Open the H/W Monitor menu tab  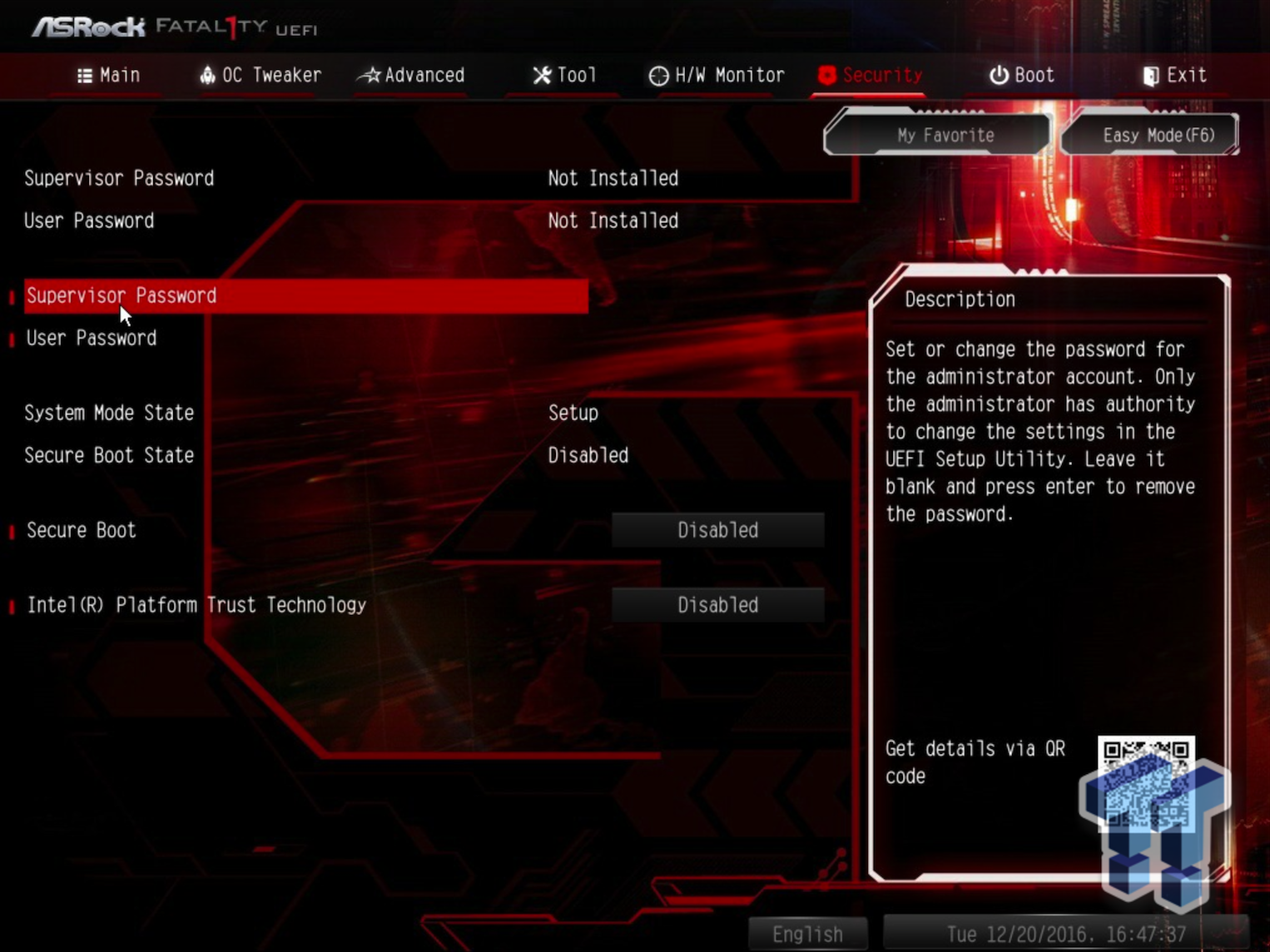[716, 76]
